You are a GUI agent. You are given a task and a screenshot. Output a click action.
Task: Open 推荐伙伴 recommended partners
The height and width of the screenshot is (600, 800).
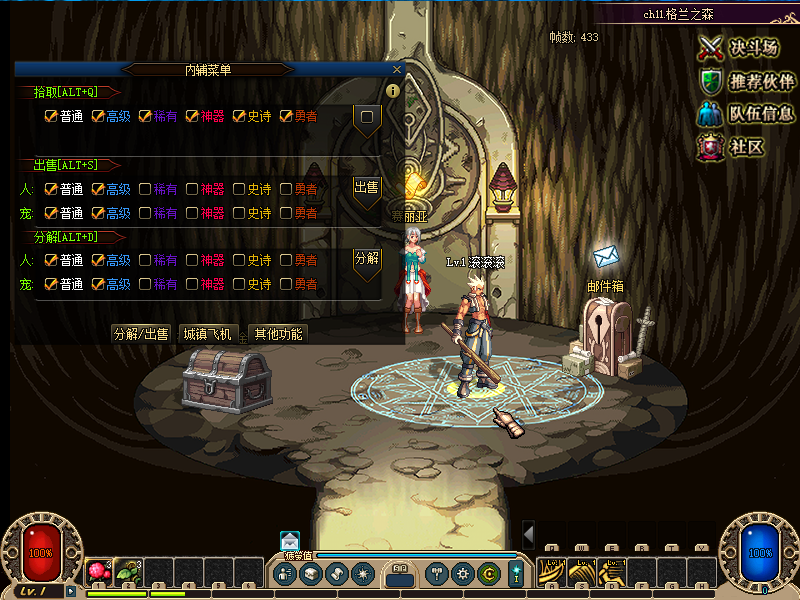(x=747, y=81)
